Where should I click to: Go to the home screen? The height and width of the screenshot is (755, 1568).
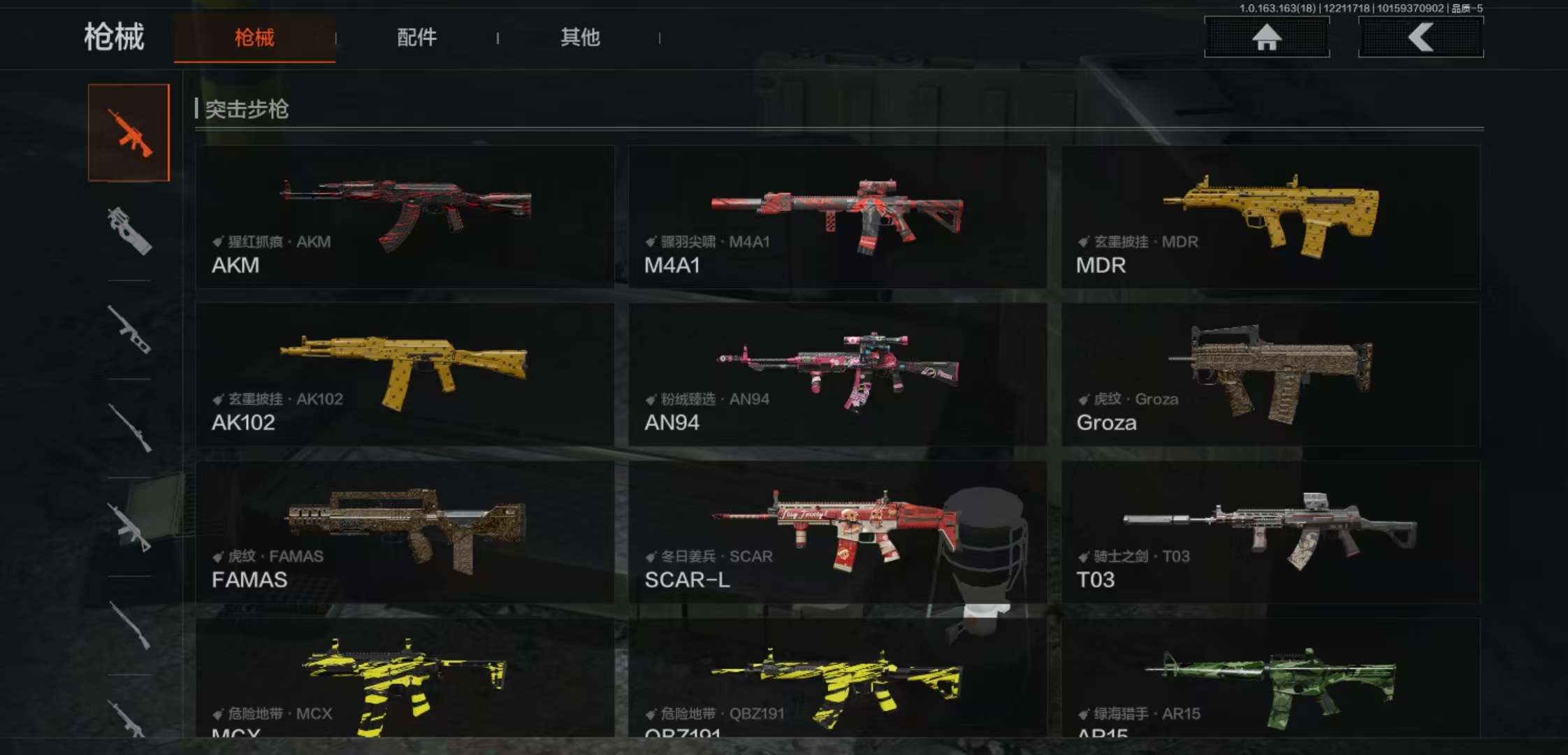[1266, 37]
